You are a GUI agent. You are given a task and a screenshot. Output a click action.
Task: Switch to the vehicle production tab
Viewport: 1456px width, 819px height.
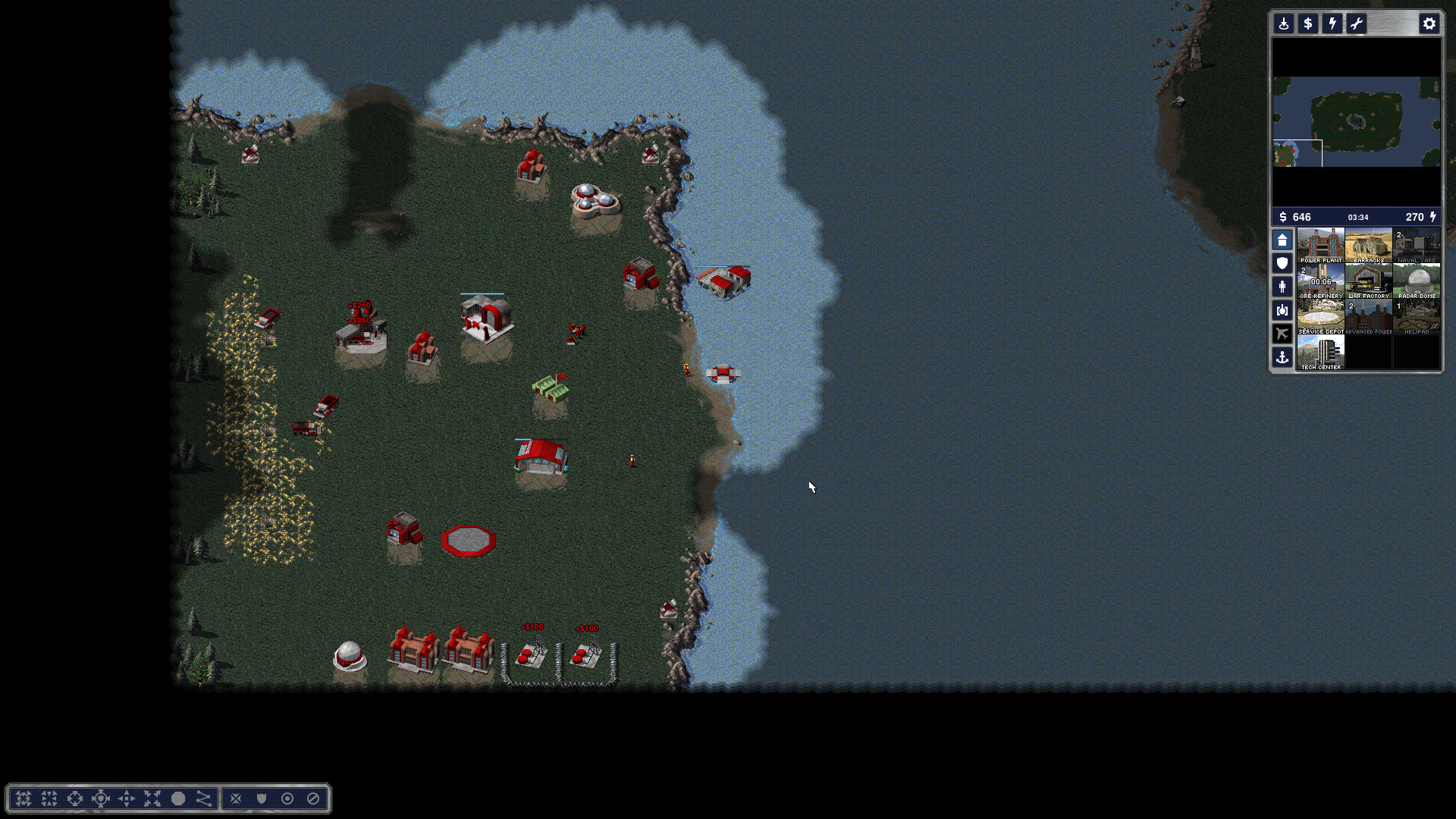pyautogui.click(x=1282, y=310)
